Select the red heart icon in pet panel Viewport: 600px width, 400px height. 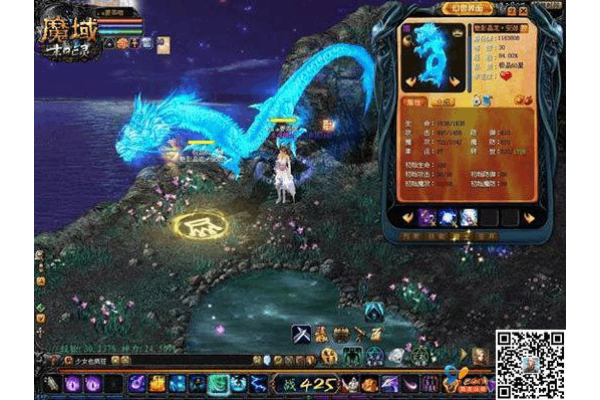point(506,74)
